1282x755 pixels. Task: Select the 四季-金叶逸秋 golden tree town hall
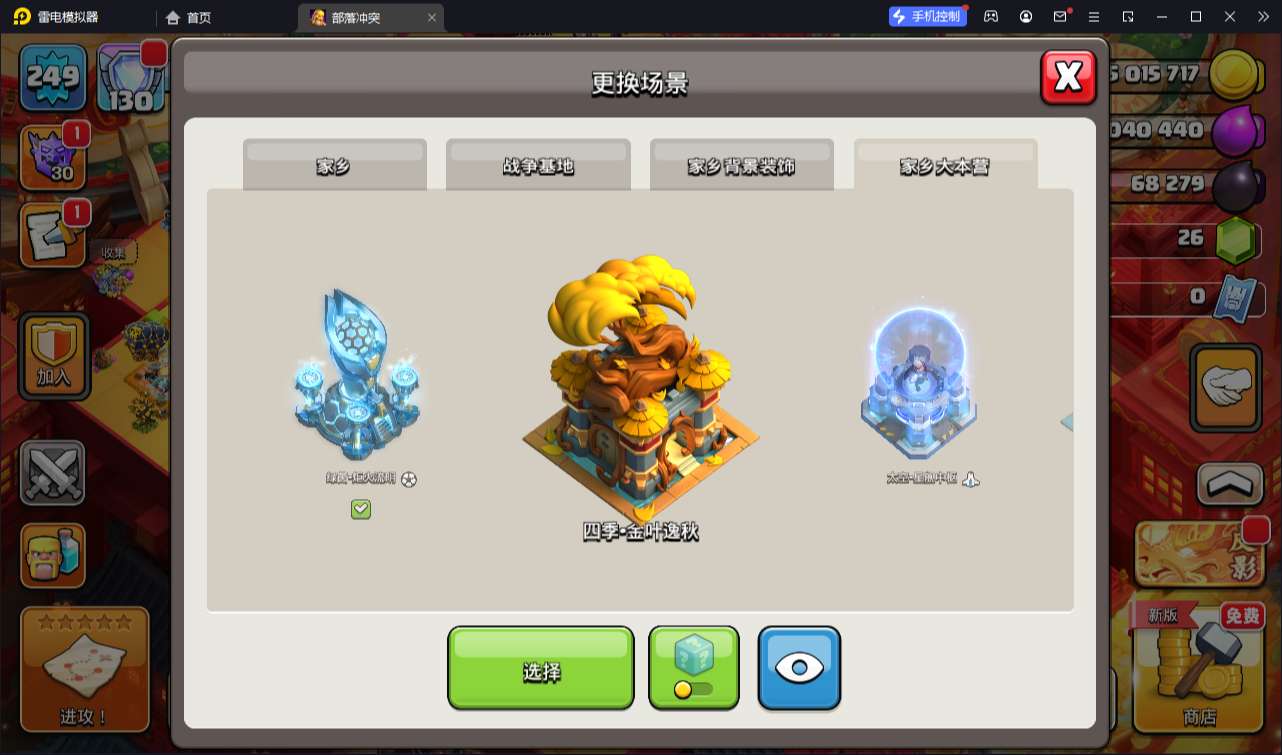640,390
